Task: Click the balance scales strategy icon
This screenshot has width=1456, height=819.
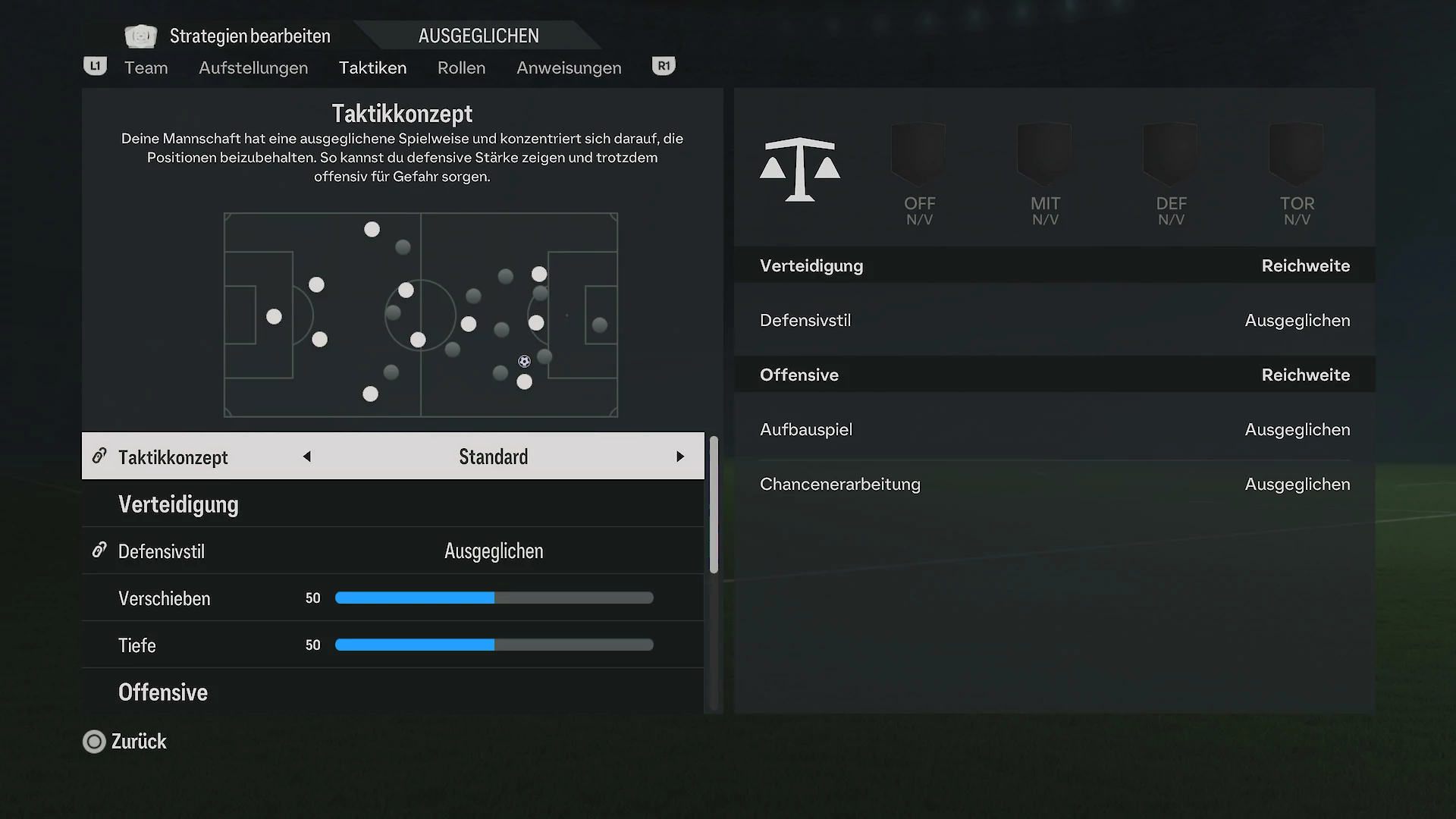Action: tap(800, 169)
